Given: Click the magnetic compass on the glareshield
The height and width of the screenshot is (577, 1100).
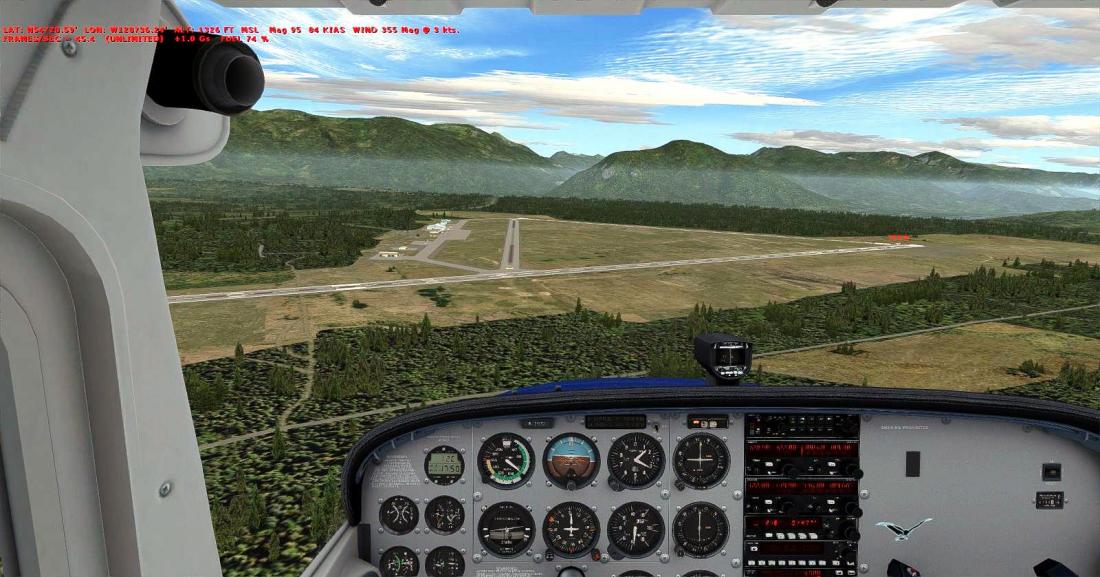Looking at the screenshot, I should tap(724, 356).
